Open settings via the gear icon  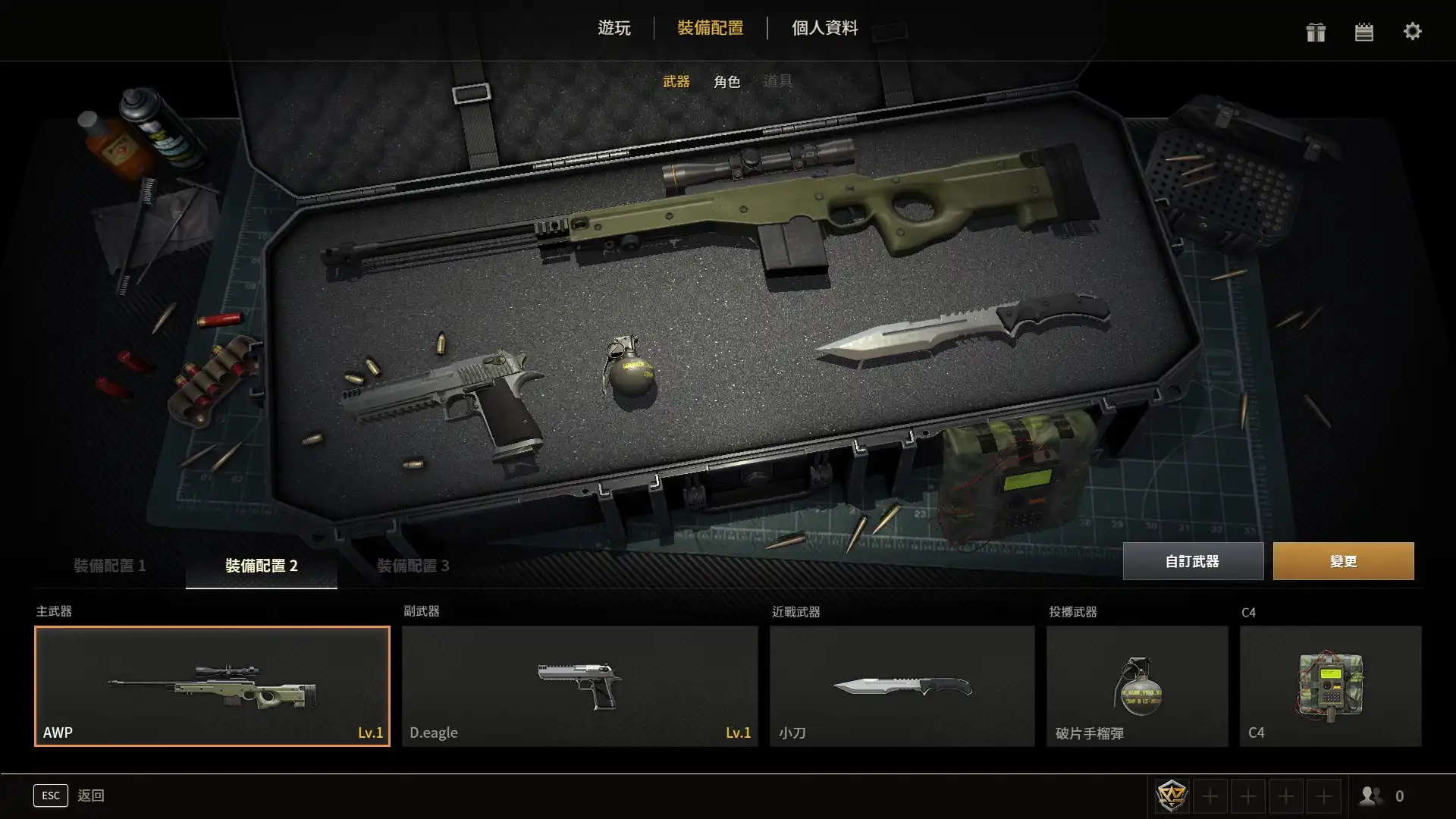(x=1412, y=32)
